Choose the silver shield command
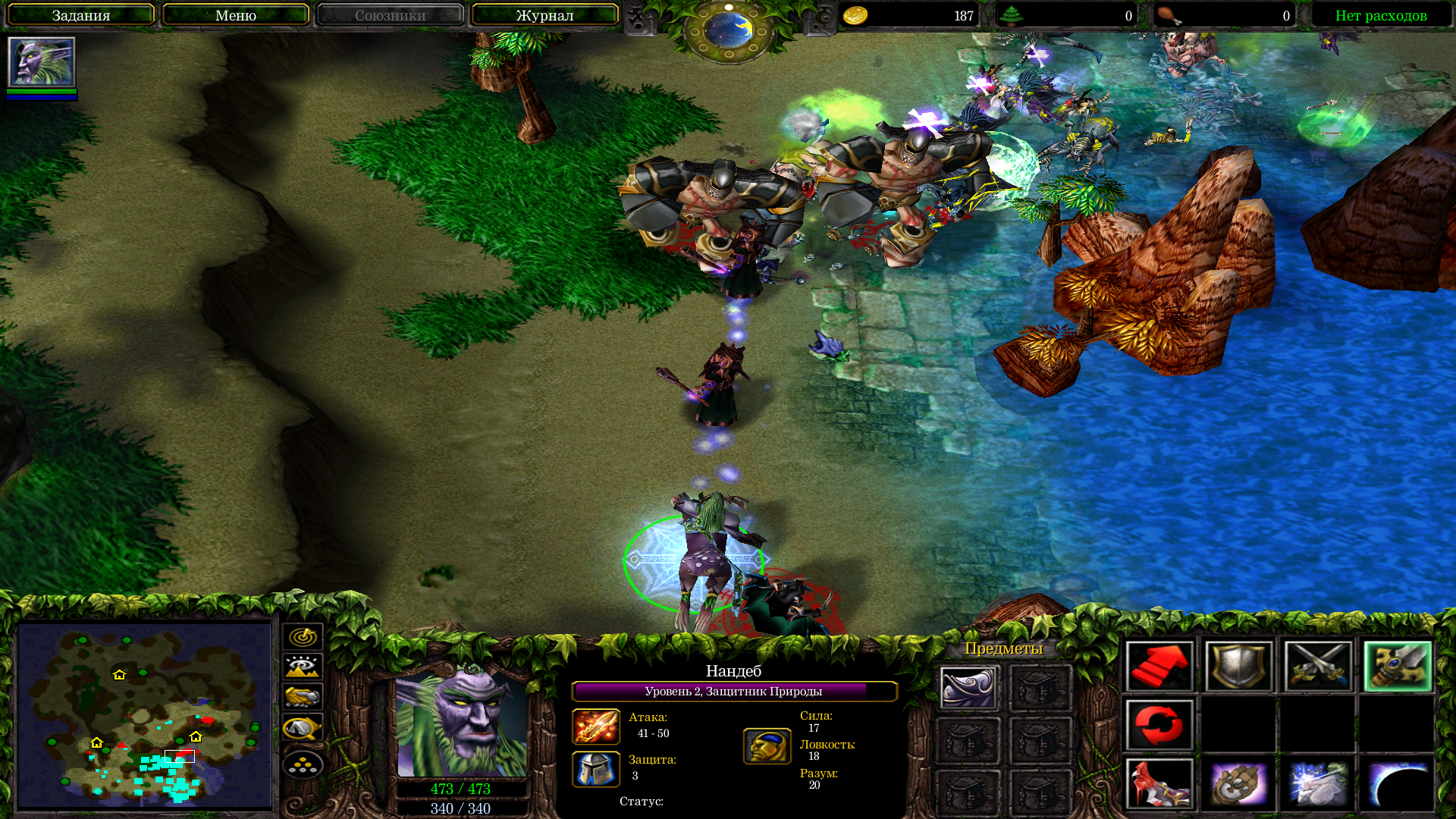 point(1238,667)
